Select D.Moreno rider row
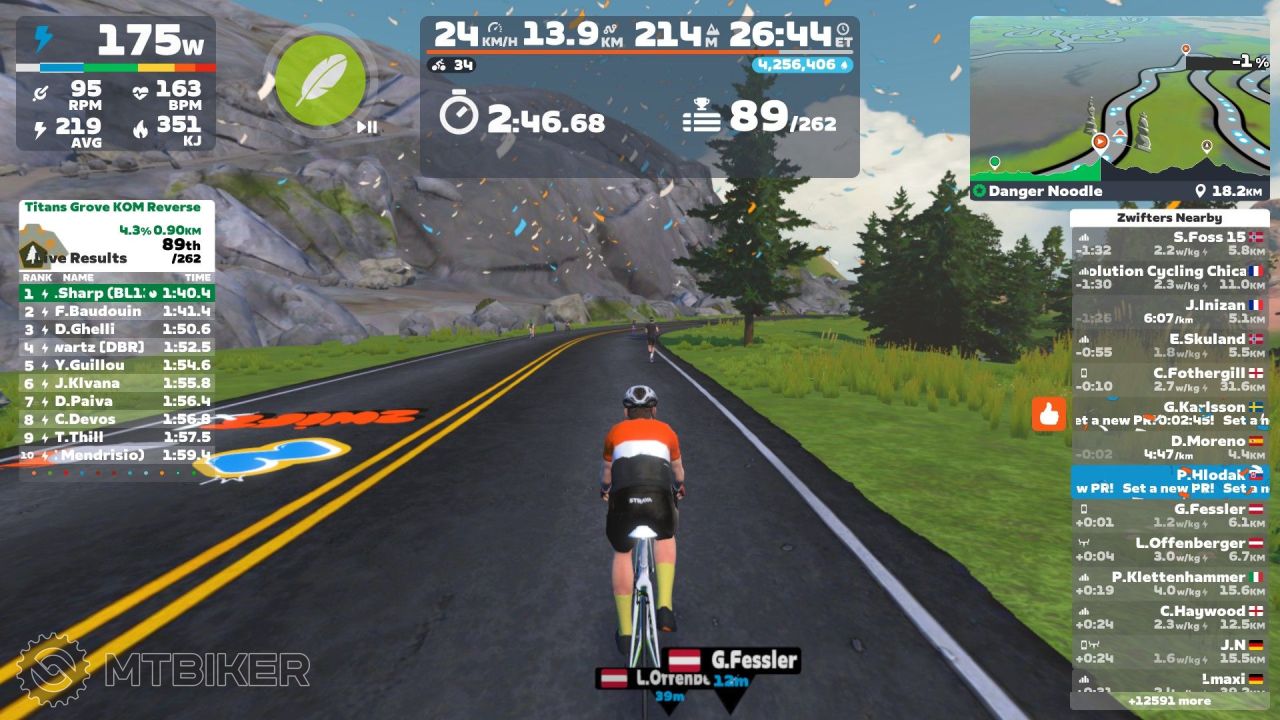 pos(1169,448)
